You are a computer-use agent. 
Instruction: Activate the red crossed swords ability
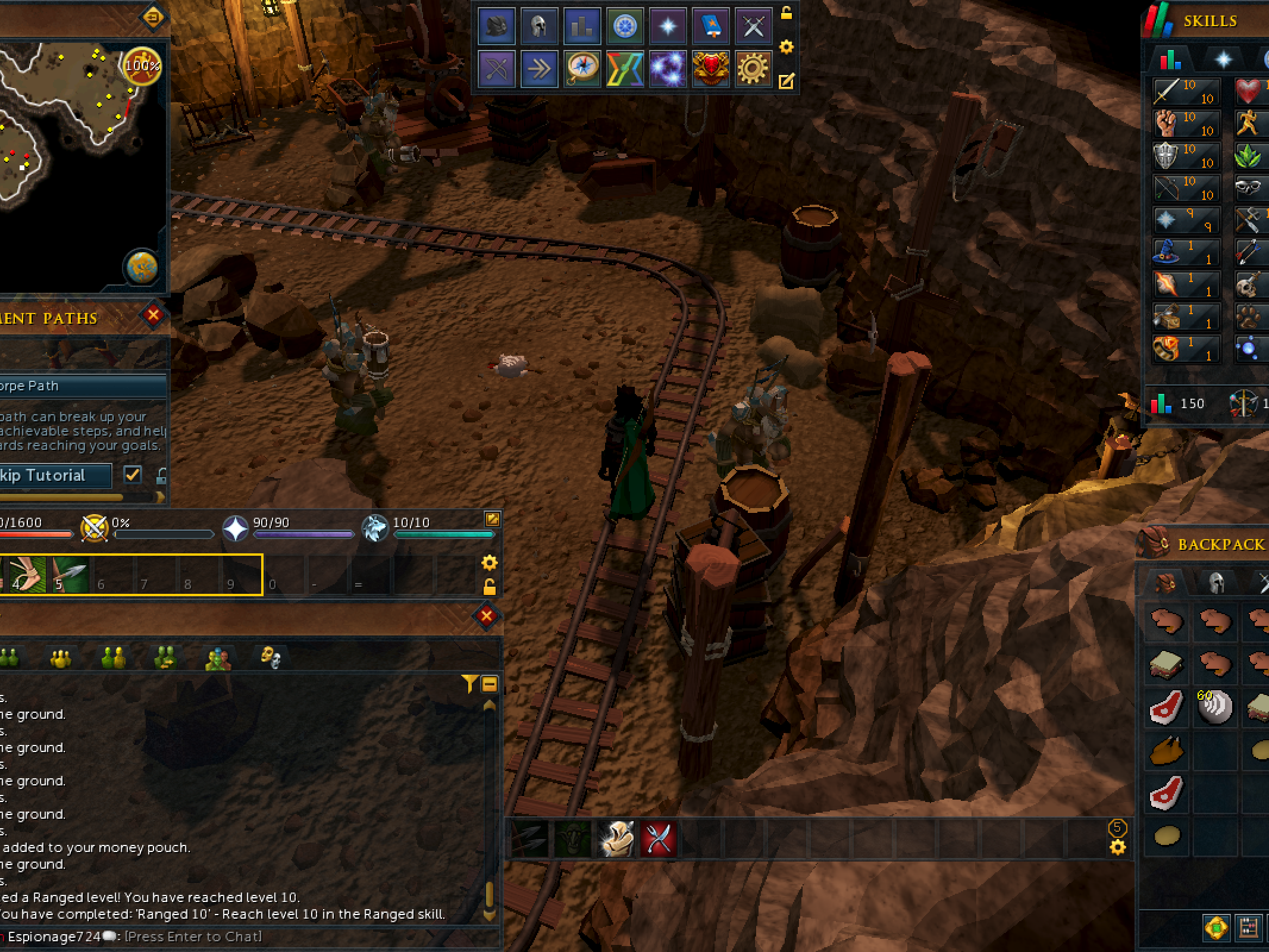659,839
